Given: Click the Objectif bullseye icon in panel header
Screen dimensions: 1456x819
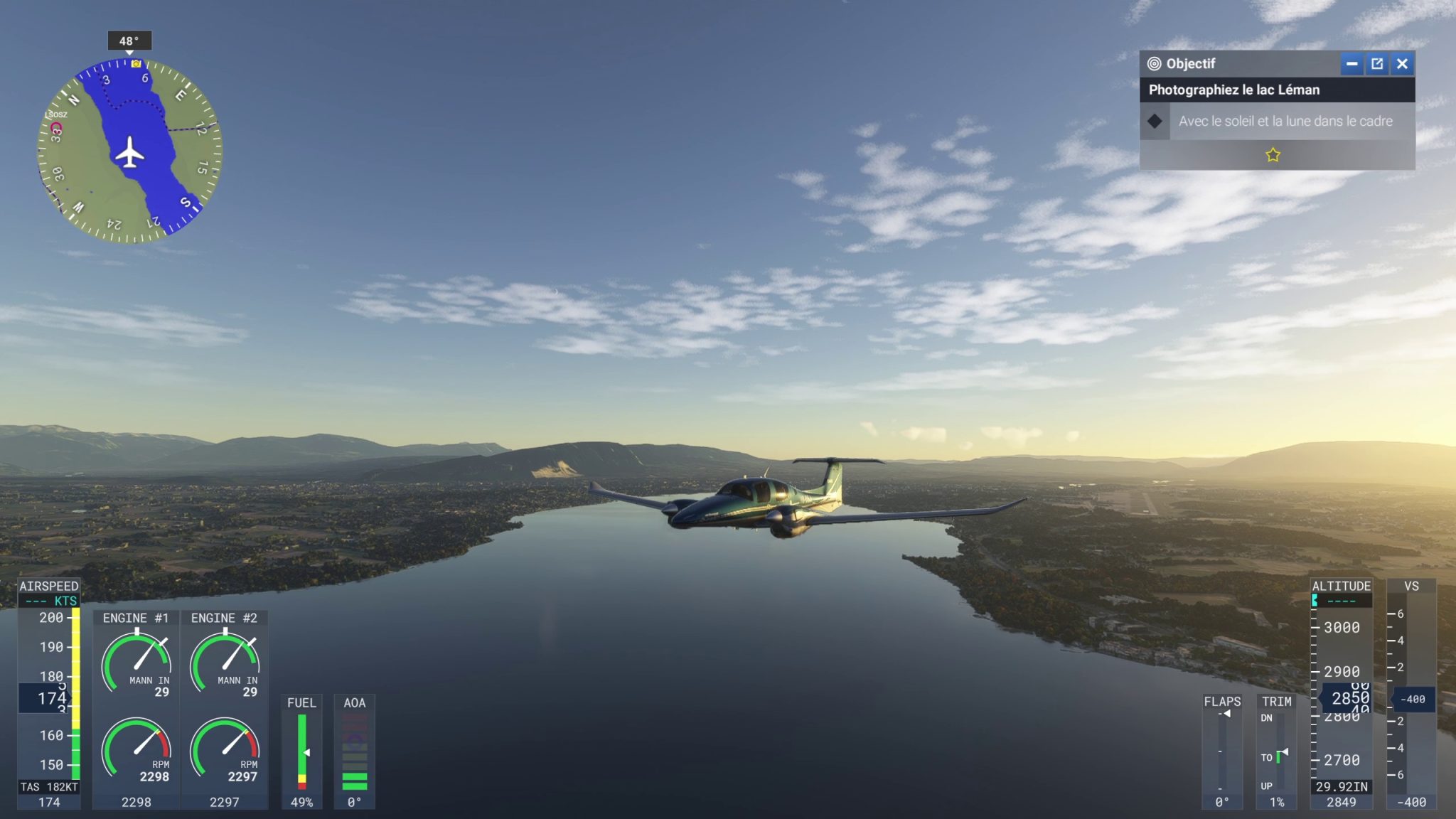Looking at the screenshot, I should coord(1154,63).
